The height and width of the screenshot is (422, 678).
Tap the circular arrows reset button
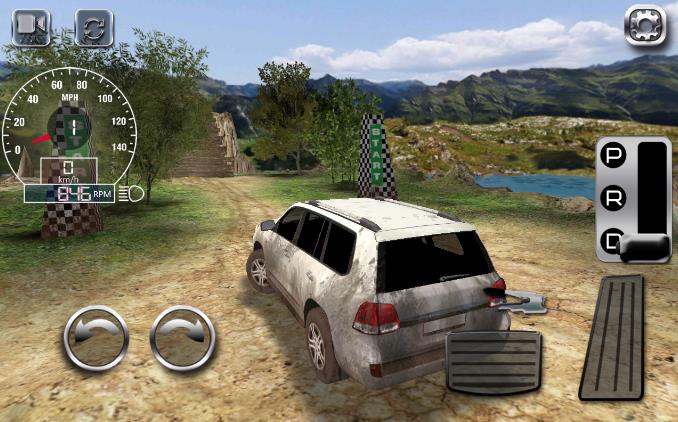click(95, 27)
